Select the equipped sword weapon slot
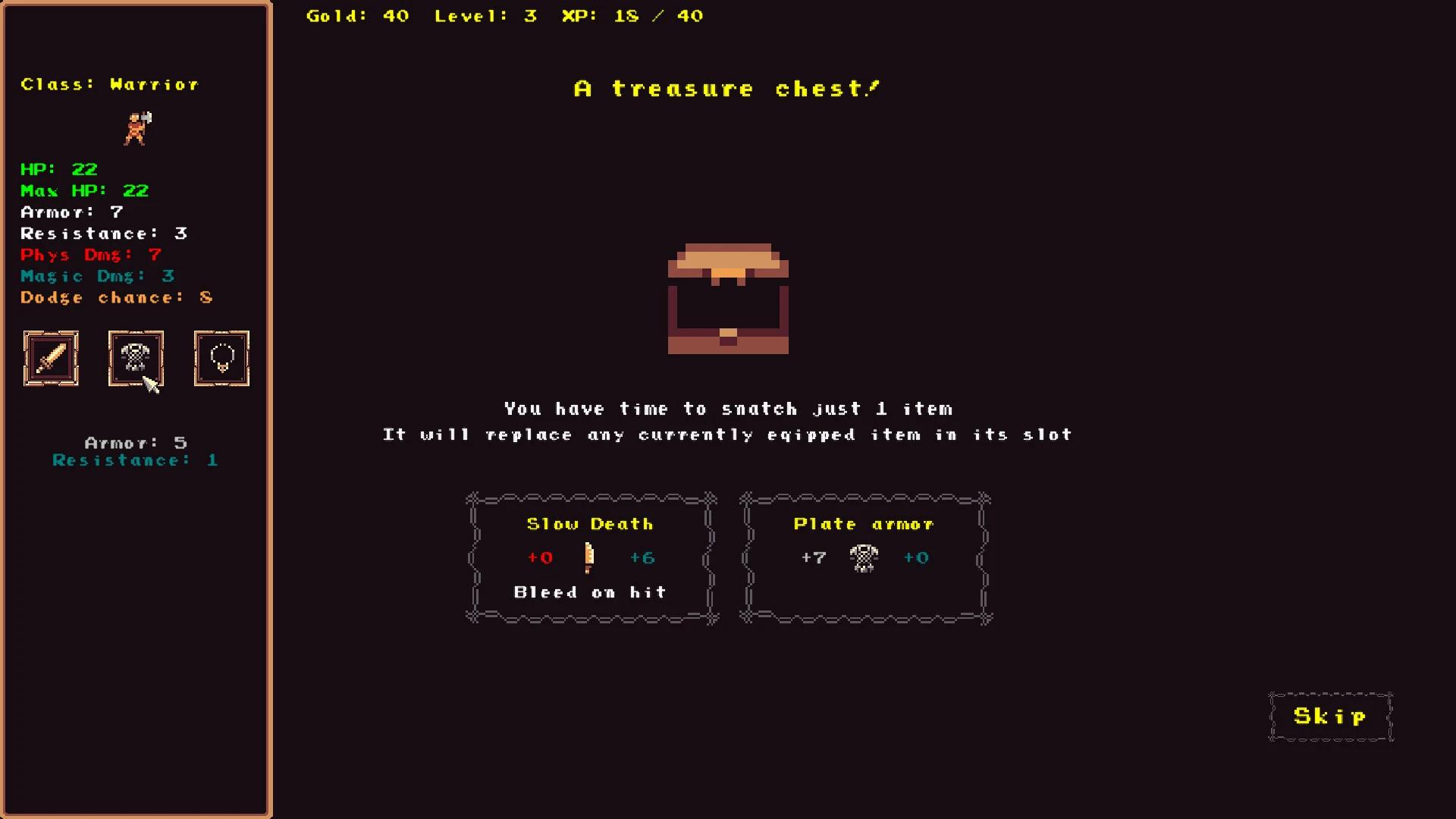The height and width of the screenshot is (819, 1456). pos(50,359)
